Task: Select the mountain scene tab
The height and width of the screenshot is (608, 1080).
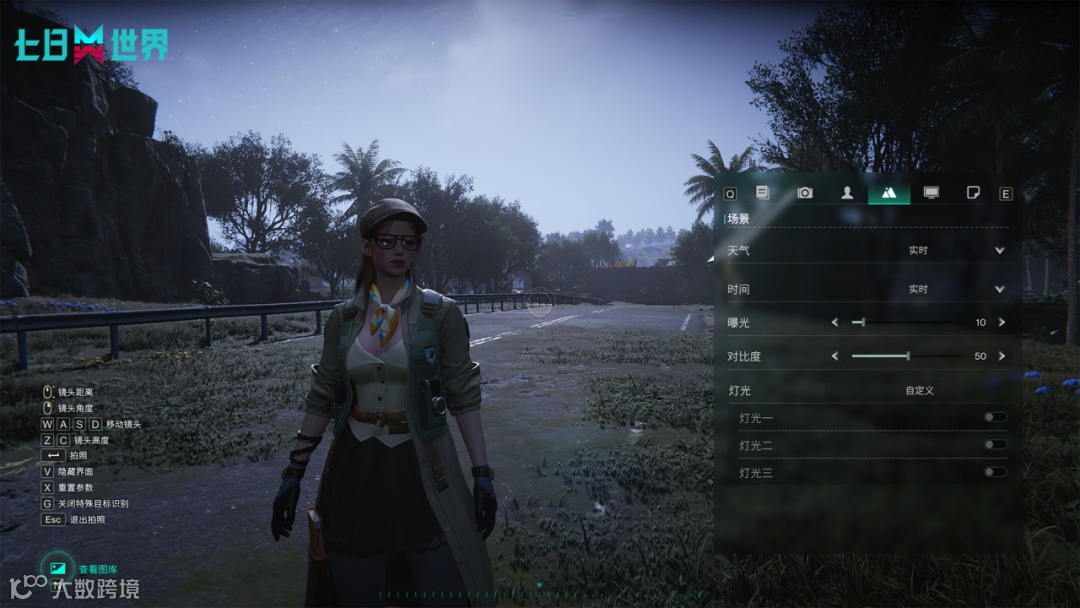Action: 889,193
